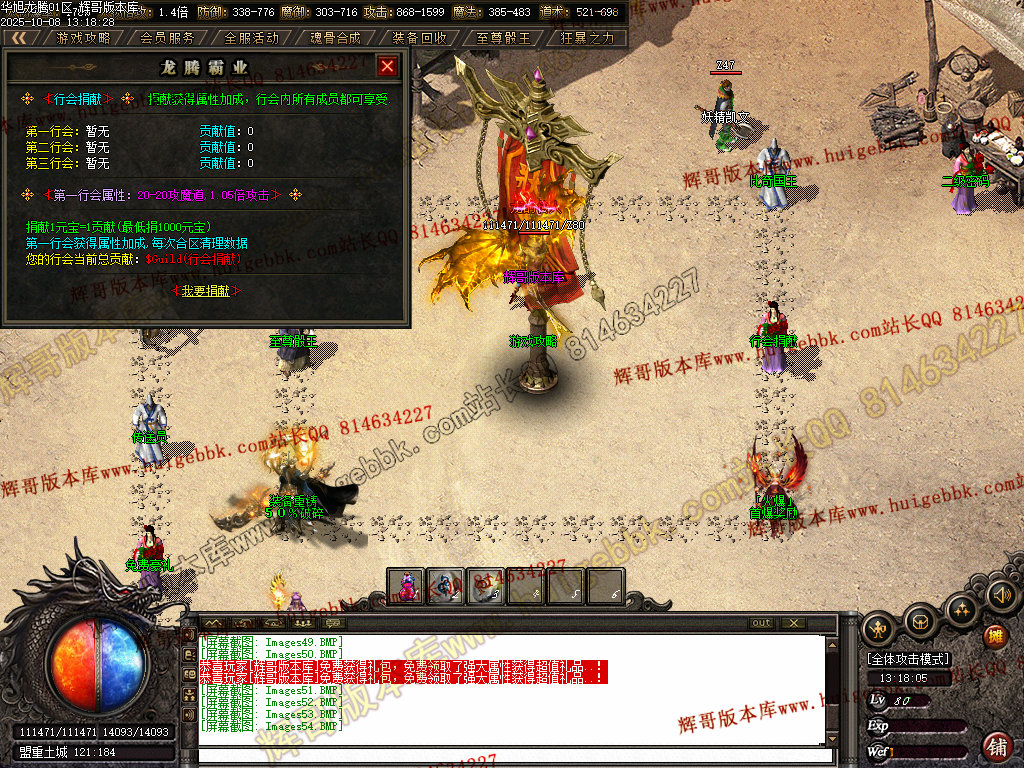Open the 全服活动 server events menu
Viewport: 1024px width, 768px height.
click(x=251, y=38)
